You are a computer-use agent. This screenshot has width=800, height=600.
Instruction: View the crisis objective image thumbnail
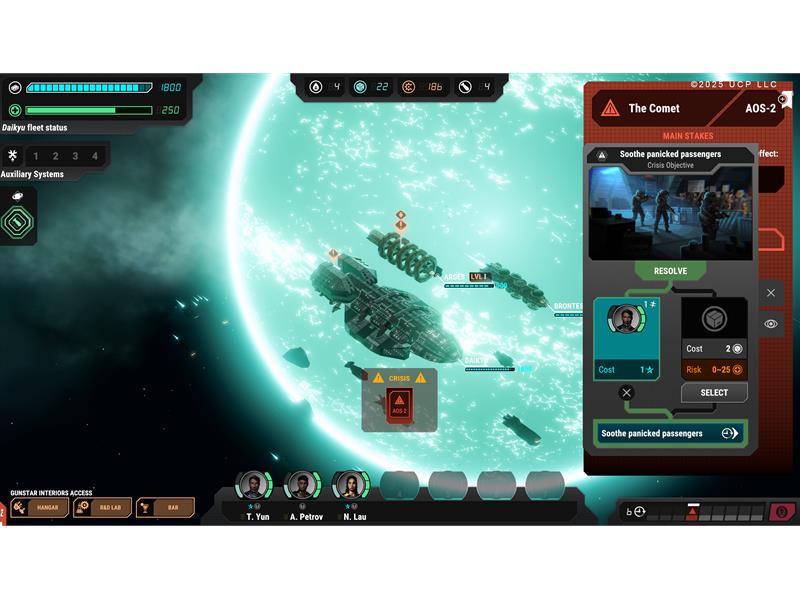click(670, 213)
